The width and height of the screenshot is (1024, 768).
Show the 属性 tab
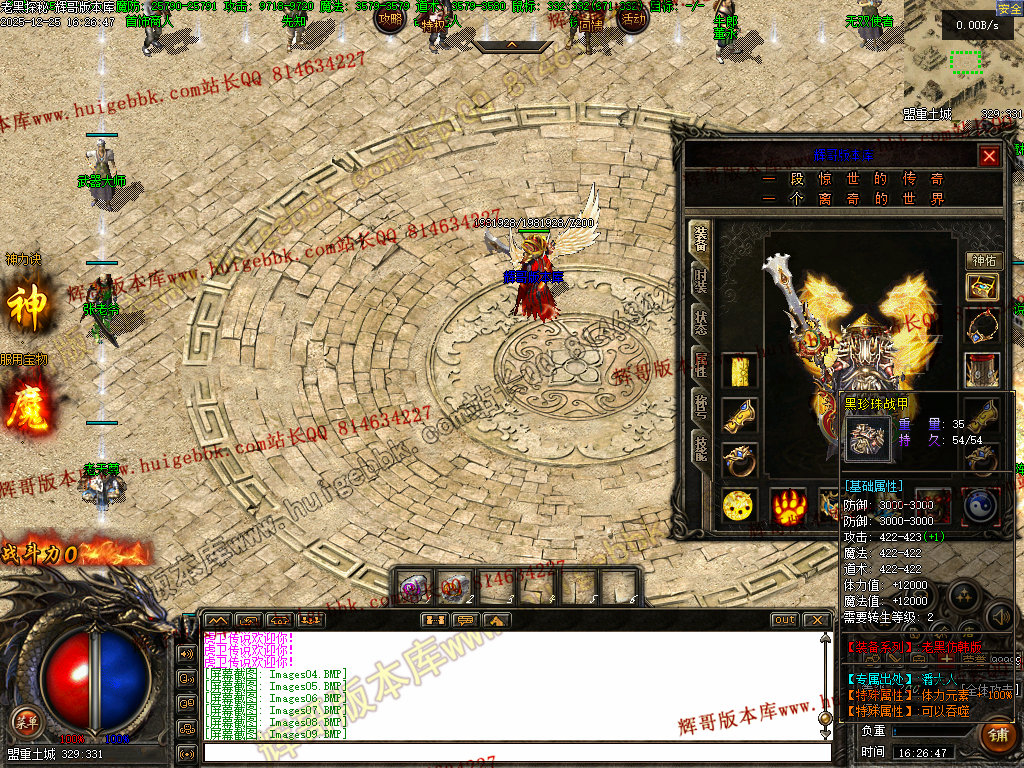(701, 365)
